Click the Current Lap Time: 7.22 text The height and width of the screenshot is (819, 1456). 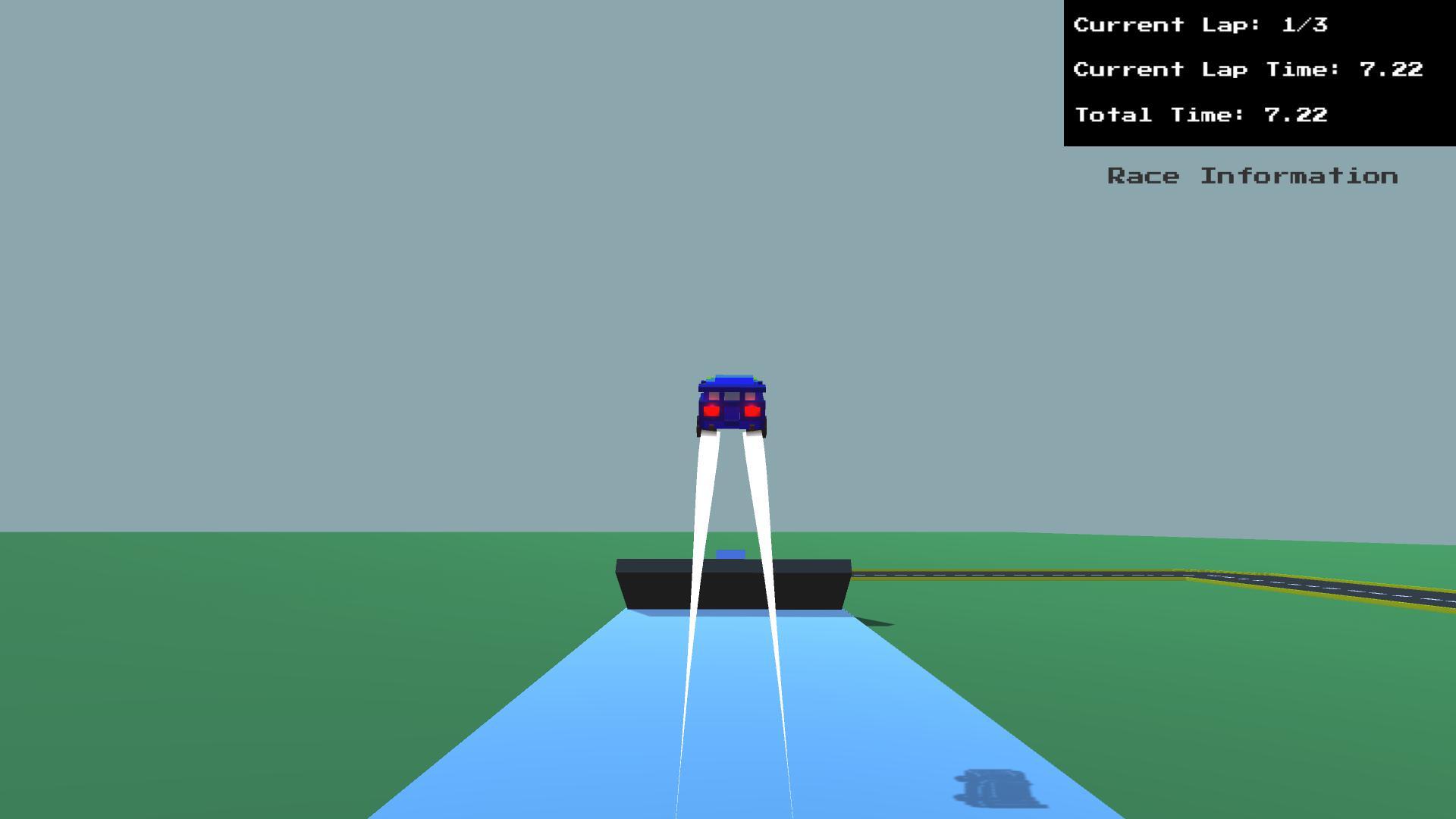tap(1247, 69)
